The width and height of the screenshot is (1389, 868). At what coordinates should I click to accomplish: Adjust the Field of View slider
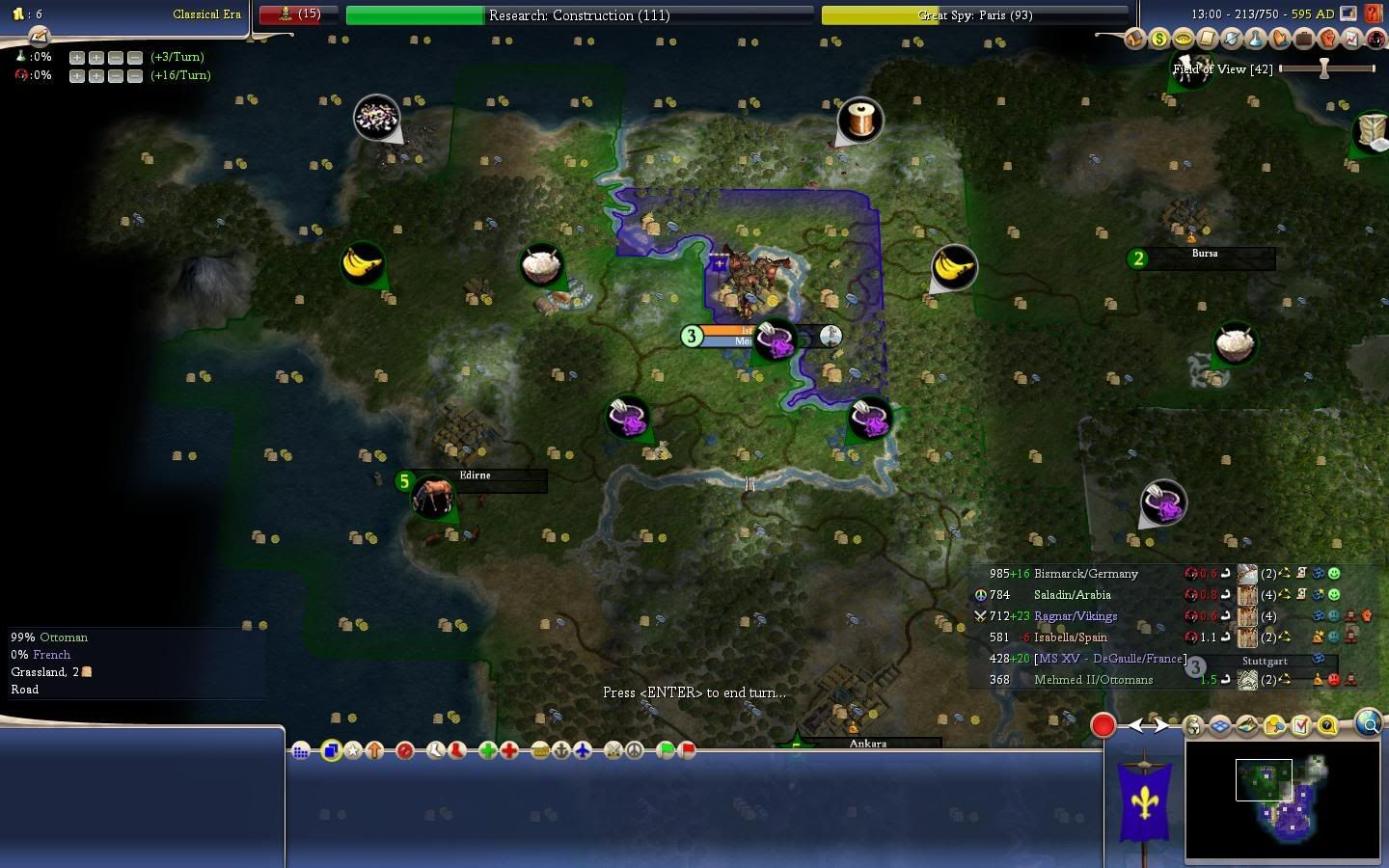click(x=1325, y=68)
